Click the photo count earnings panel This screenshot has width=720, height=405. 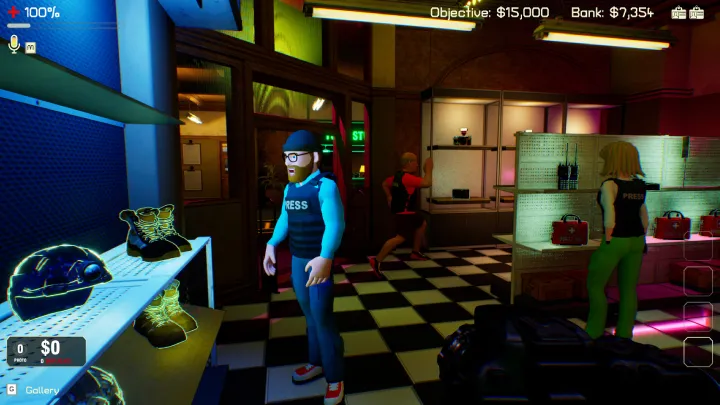[46, 351]
